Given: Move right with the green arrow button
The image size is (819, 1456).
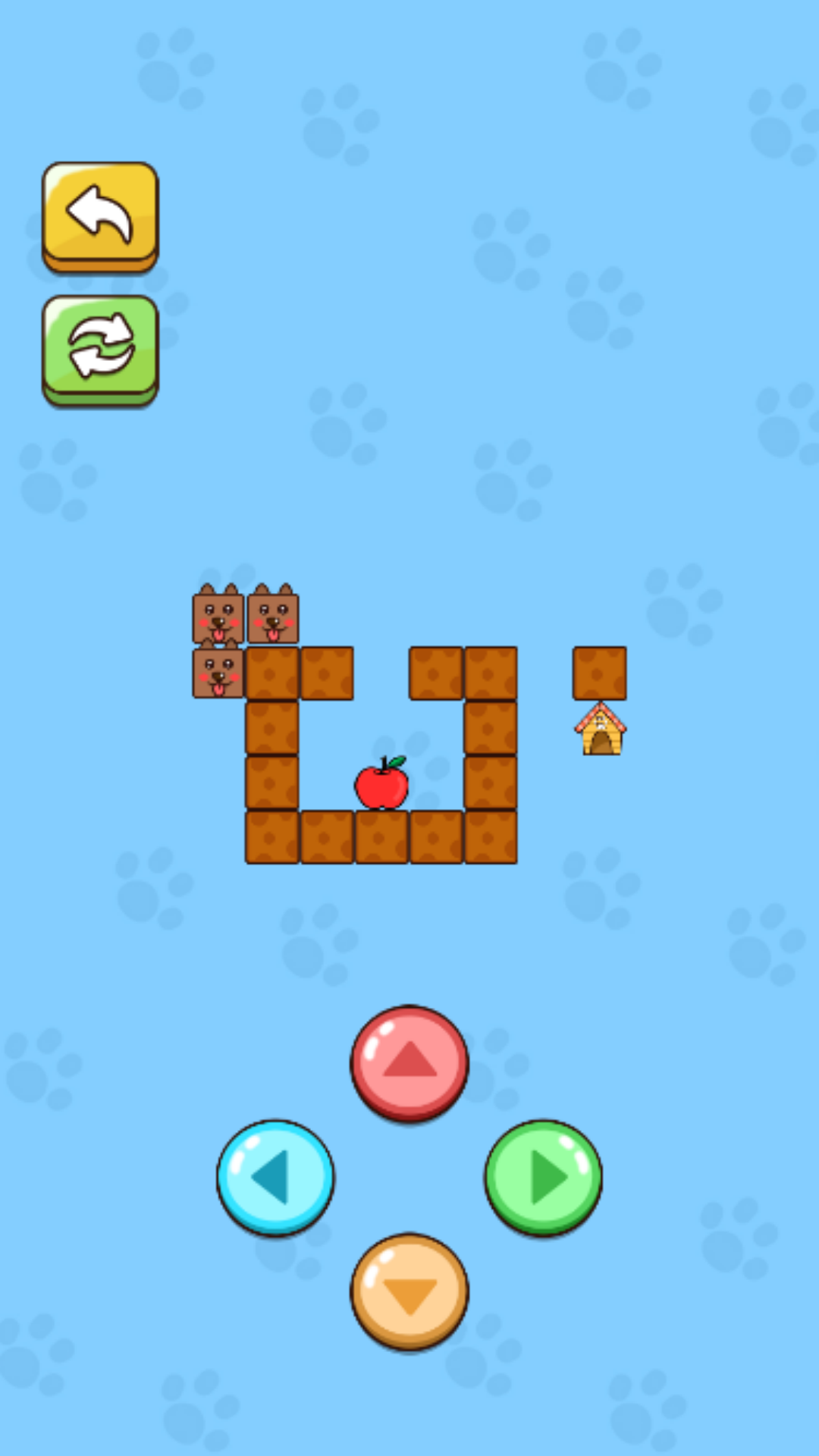Looking at the screenshot, I should coord(543,1177).
